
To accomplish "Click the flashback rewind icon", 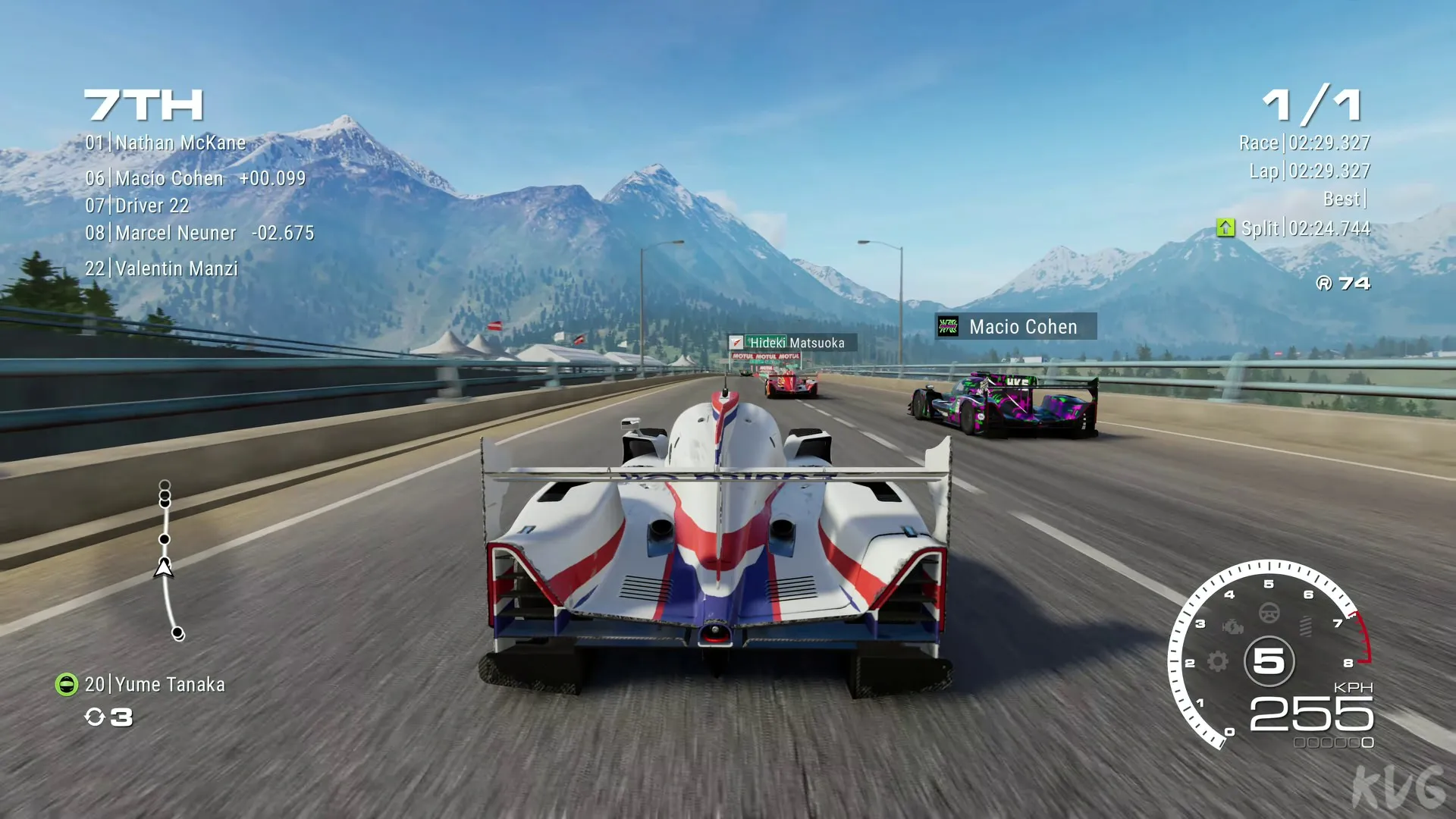I will point(95,717).
